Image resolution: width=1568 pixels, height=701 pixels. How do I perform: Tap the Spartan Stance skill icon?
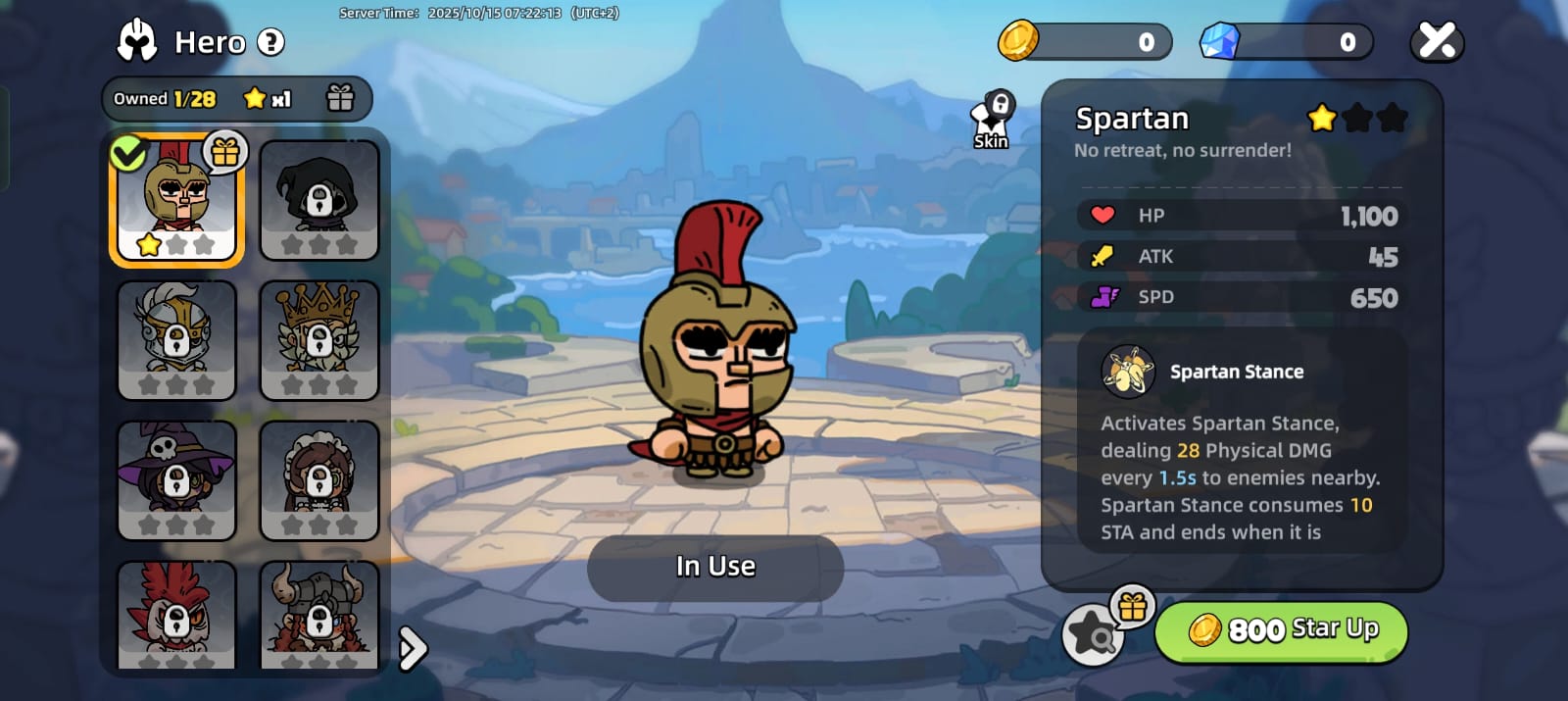(1128, 372)
